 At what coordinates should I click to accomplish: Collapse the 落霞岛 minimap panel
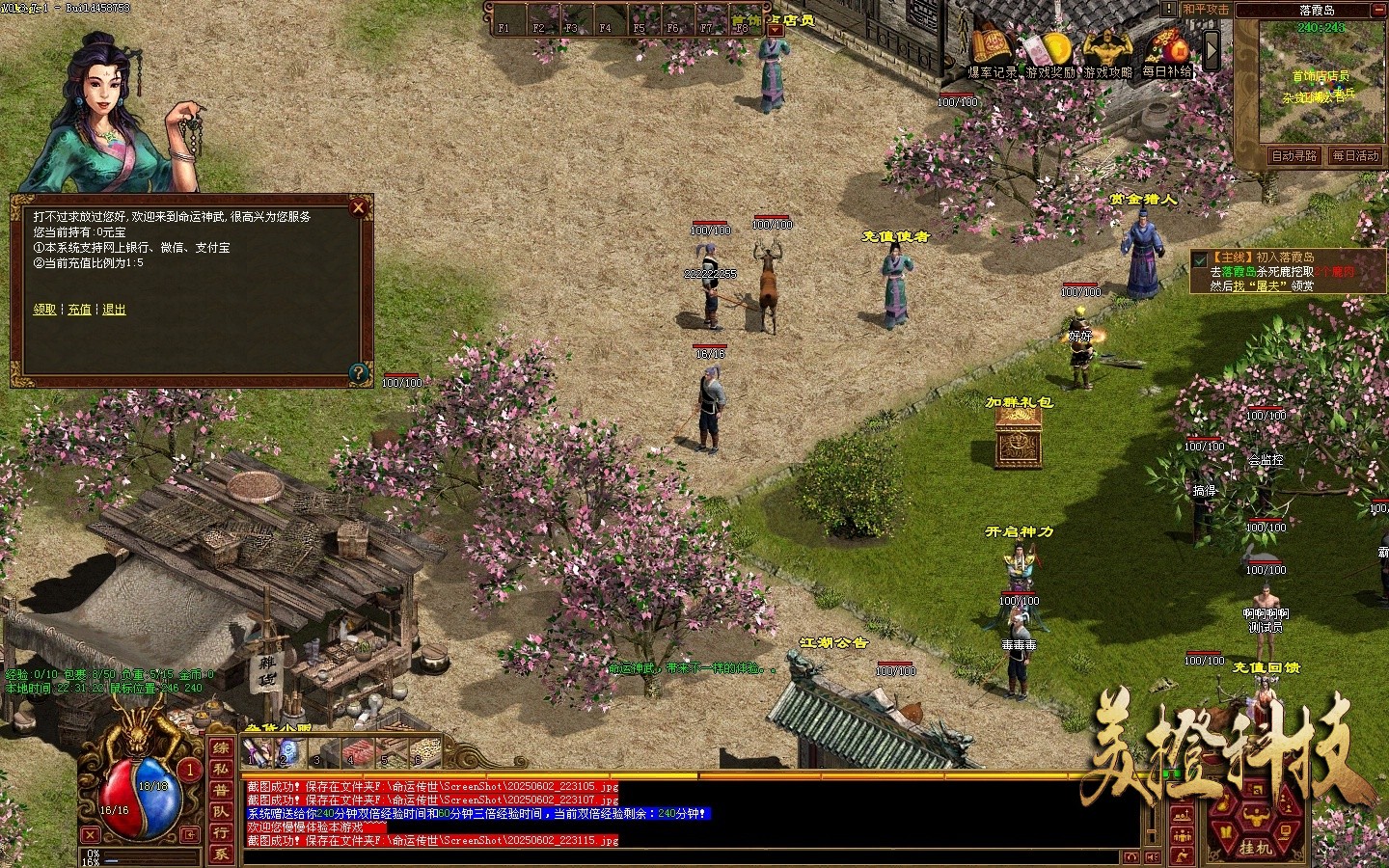[1381, 9]
